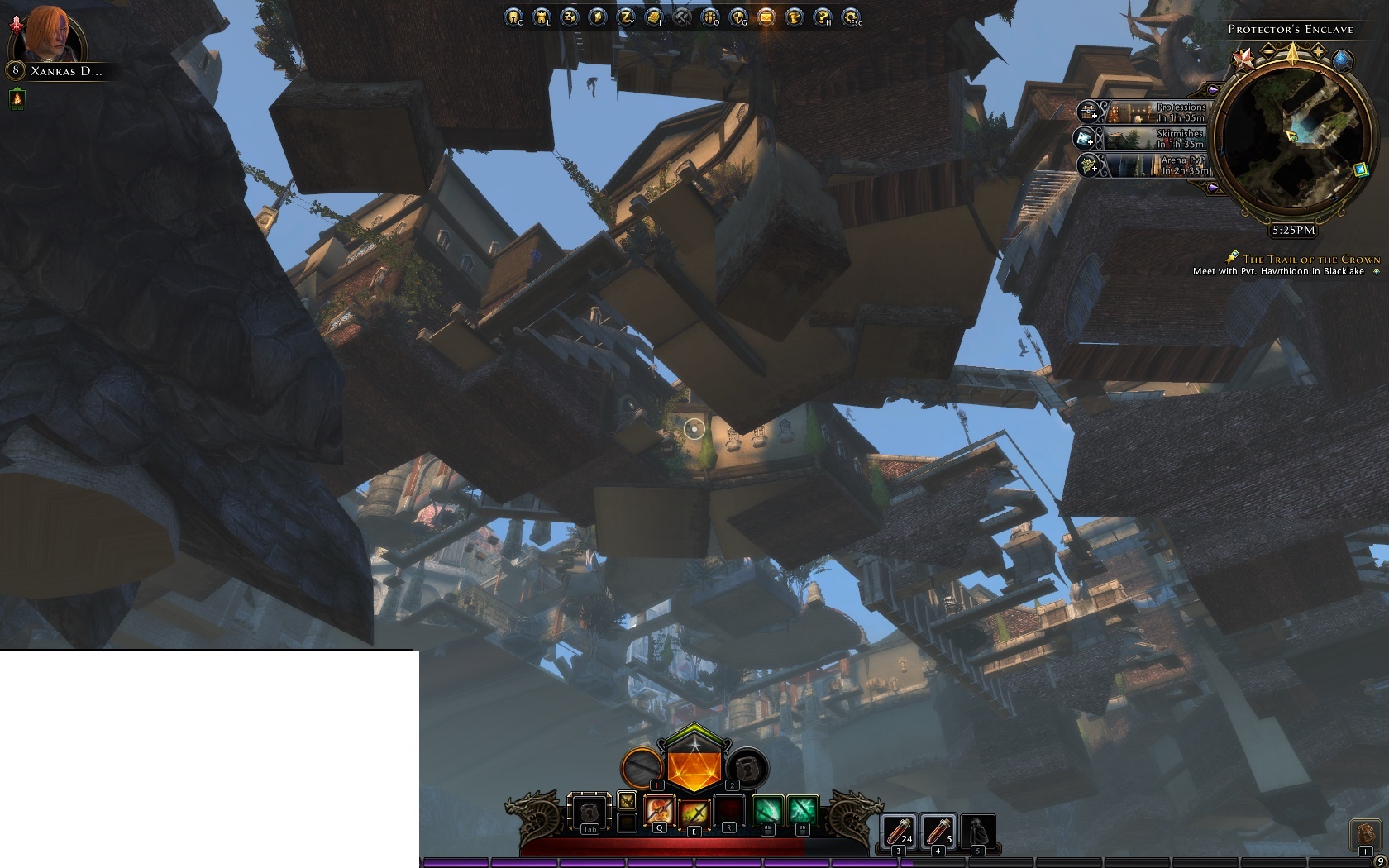
Task: Use the fiery Q encounter power
Action: (659, 811)
